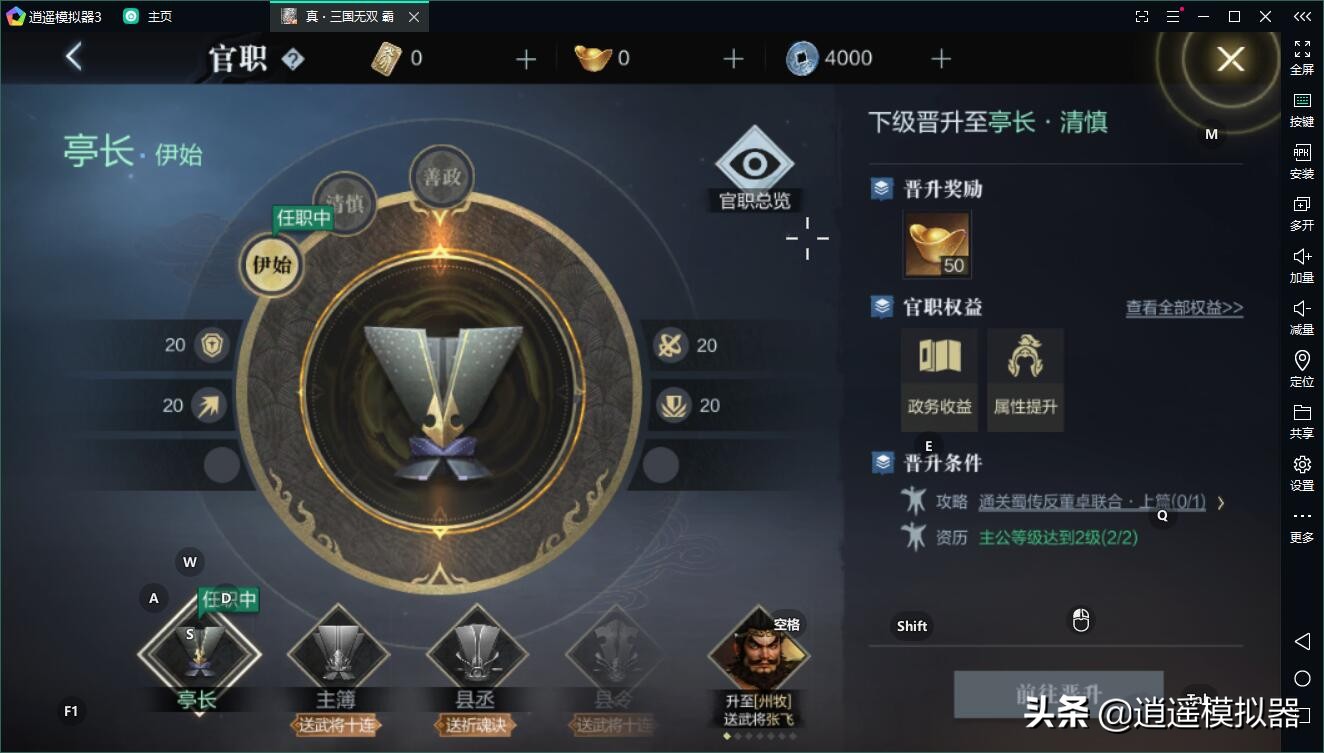This screenshot has height=753, width=1324.
Task: Open the APK 安装 installer icon
Action: 1301,160
